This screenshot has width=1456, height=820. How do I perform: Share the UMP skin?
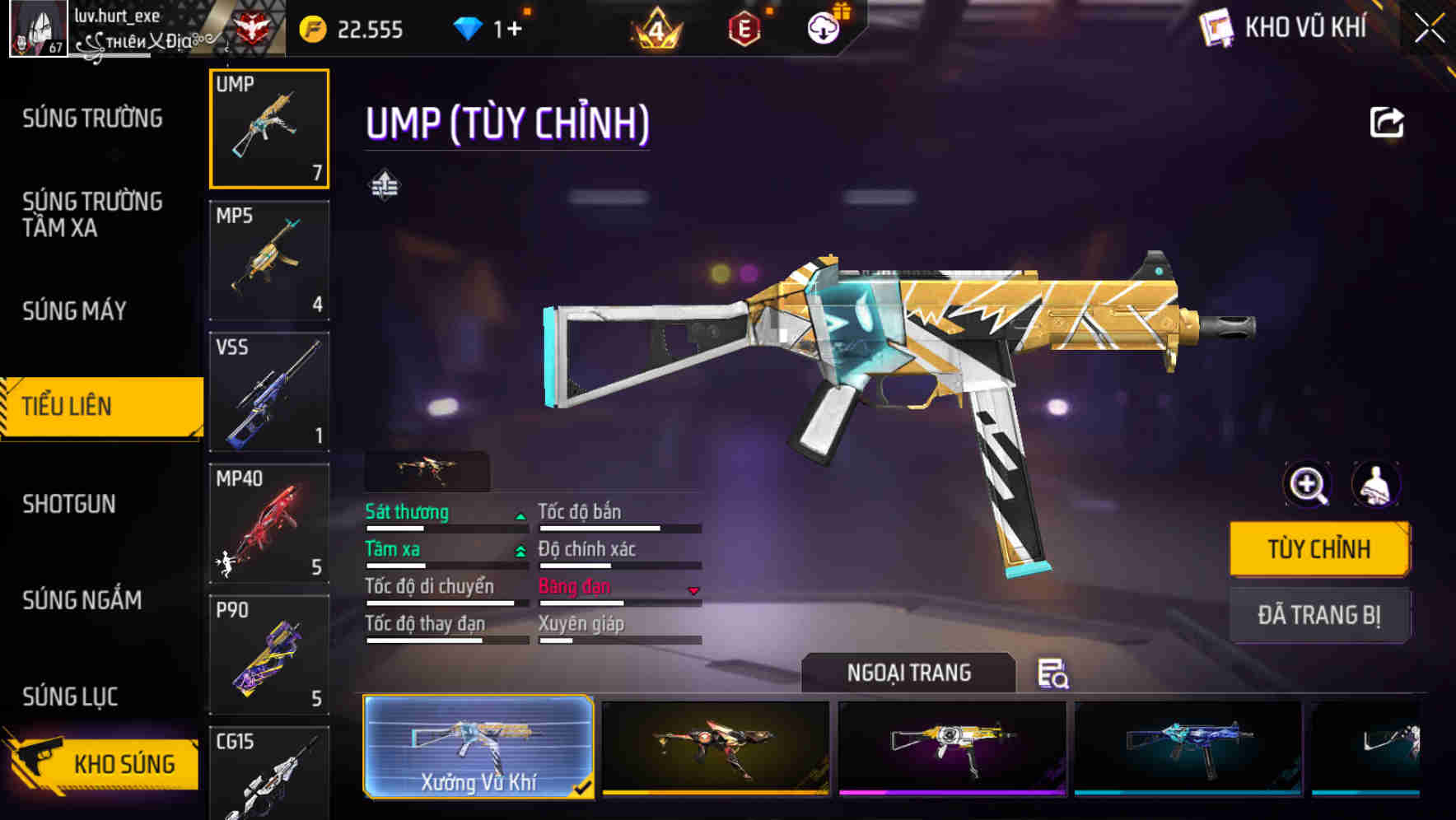[x=1387, y=123]
